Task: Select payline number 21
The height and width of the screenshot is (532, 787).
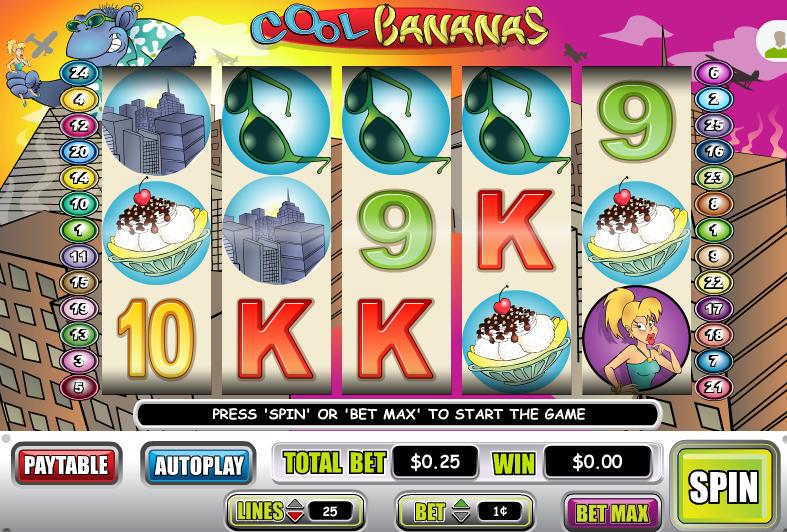Action: [x=713, y=387]
